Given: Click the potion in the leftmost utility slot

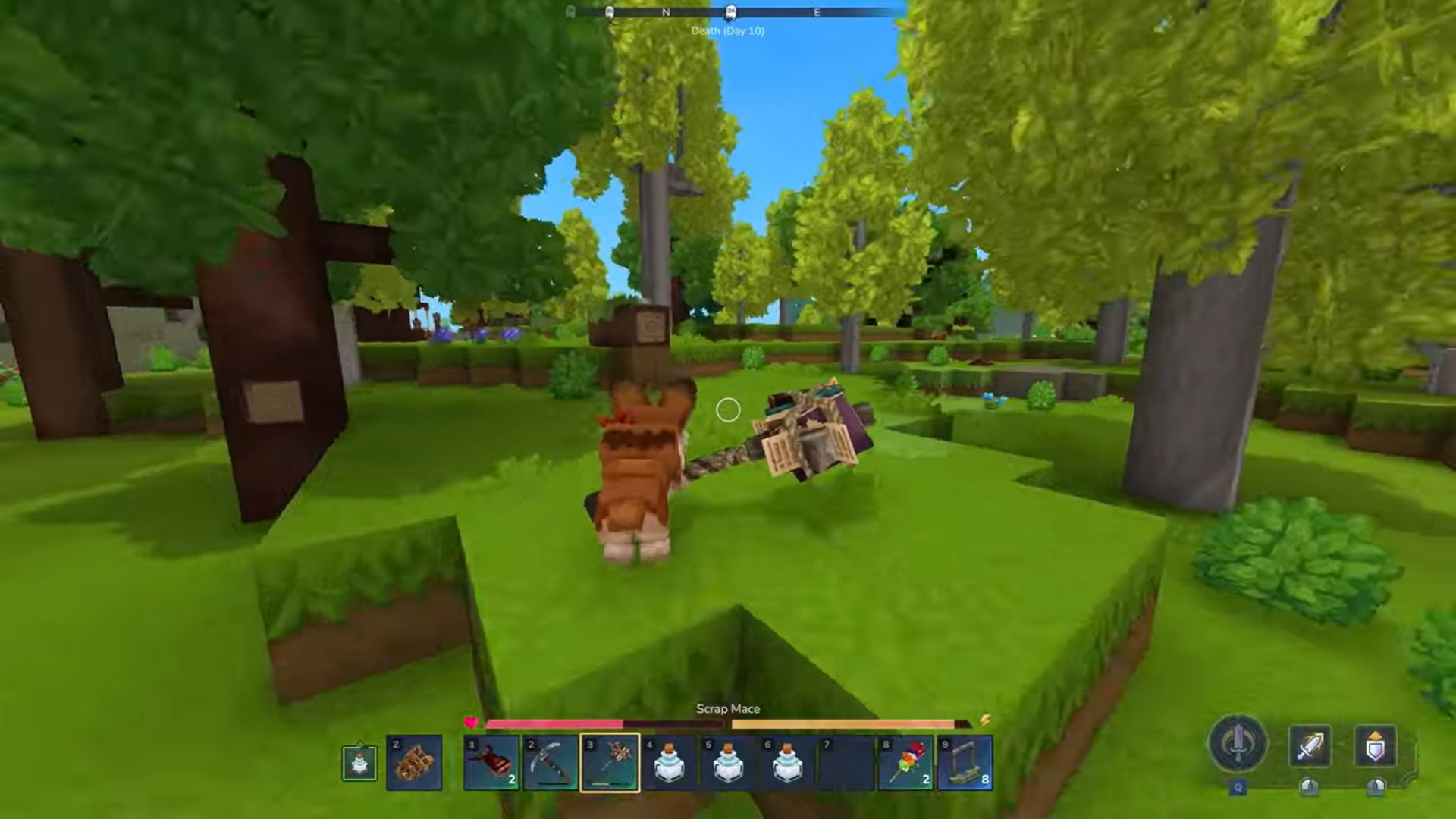Looking at the screenshot, I should [x=359, y=762].
